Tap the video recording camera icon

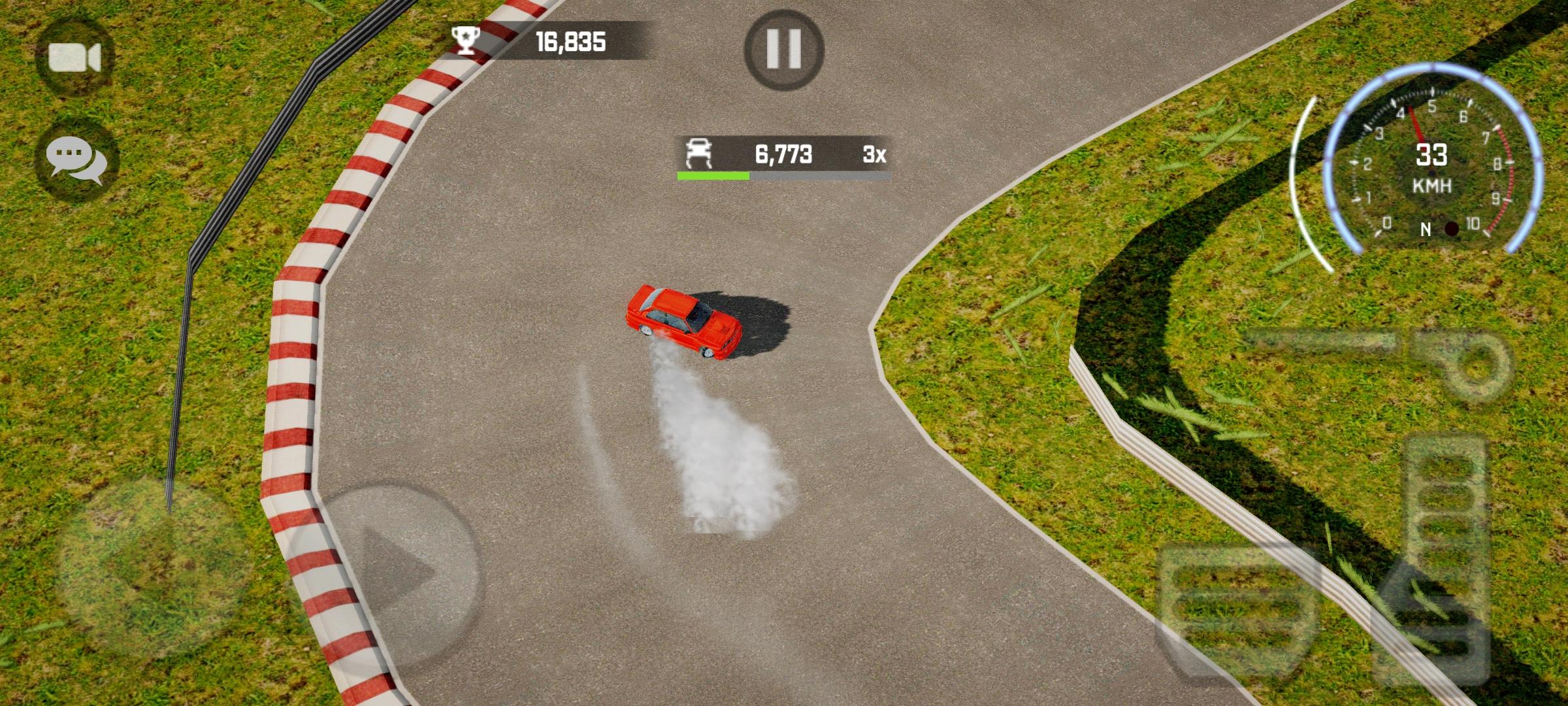click(74, 56)
